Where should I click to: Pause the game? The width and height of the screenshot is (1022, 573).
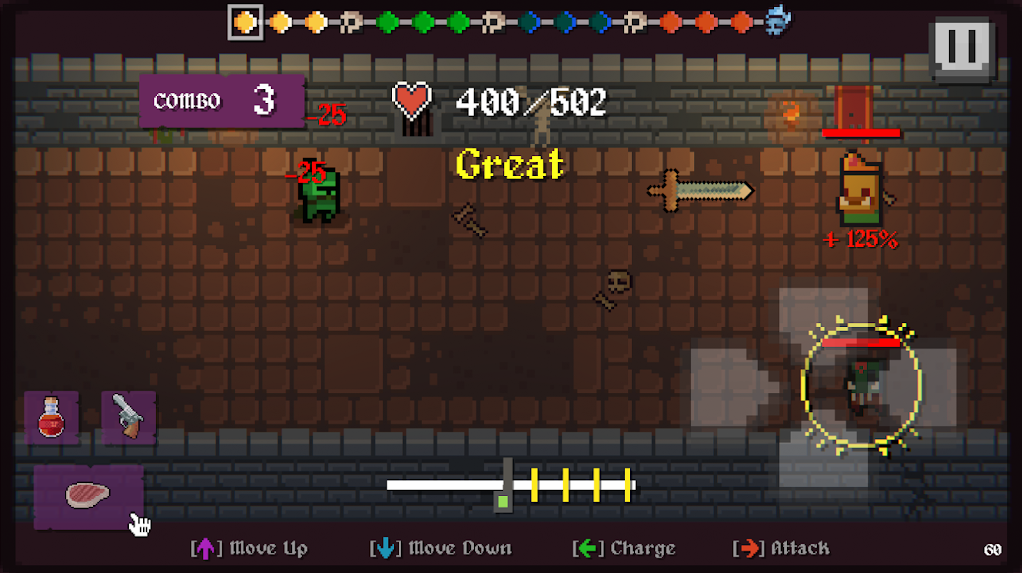(961, 47)
